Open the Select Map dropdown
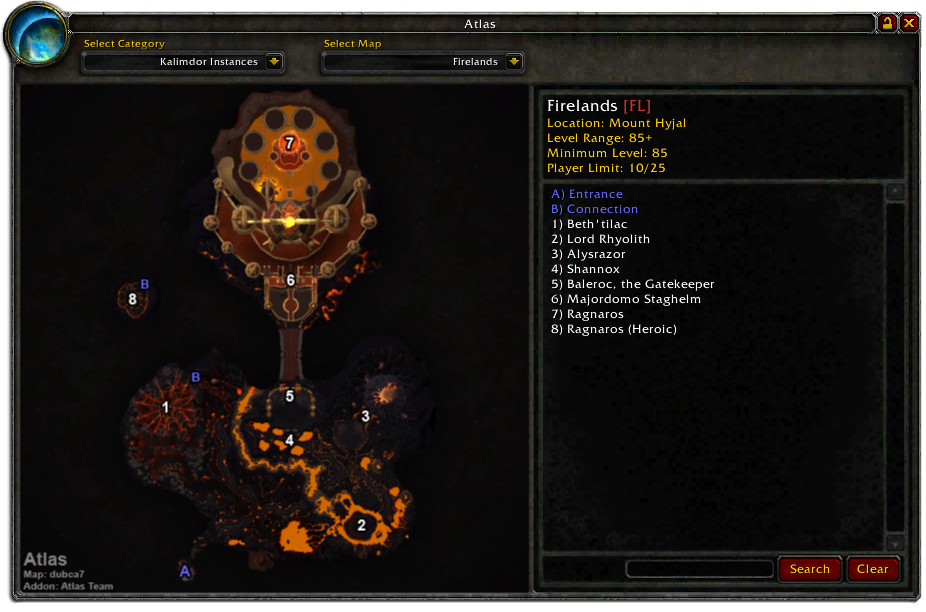Viewport: 926px width, 612px height. click(x=514, y=62)
